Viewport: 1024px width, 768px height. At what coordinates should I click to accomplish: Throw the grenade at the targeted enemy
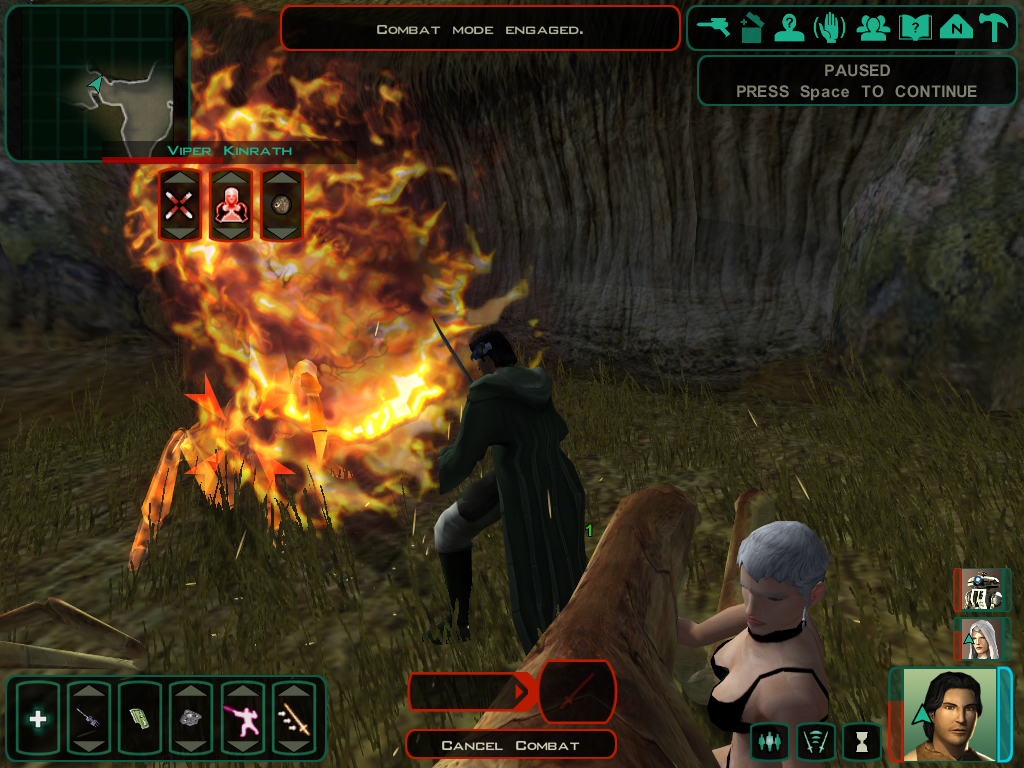tap(282, 205)
